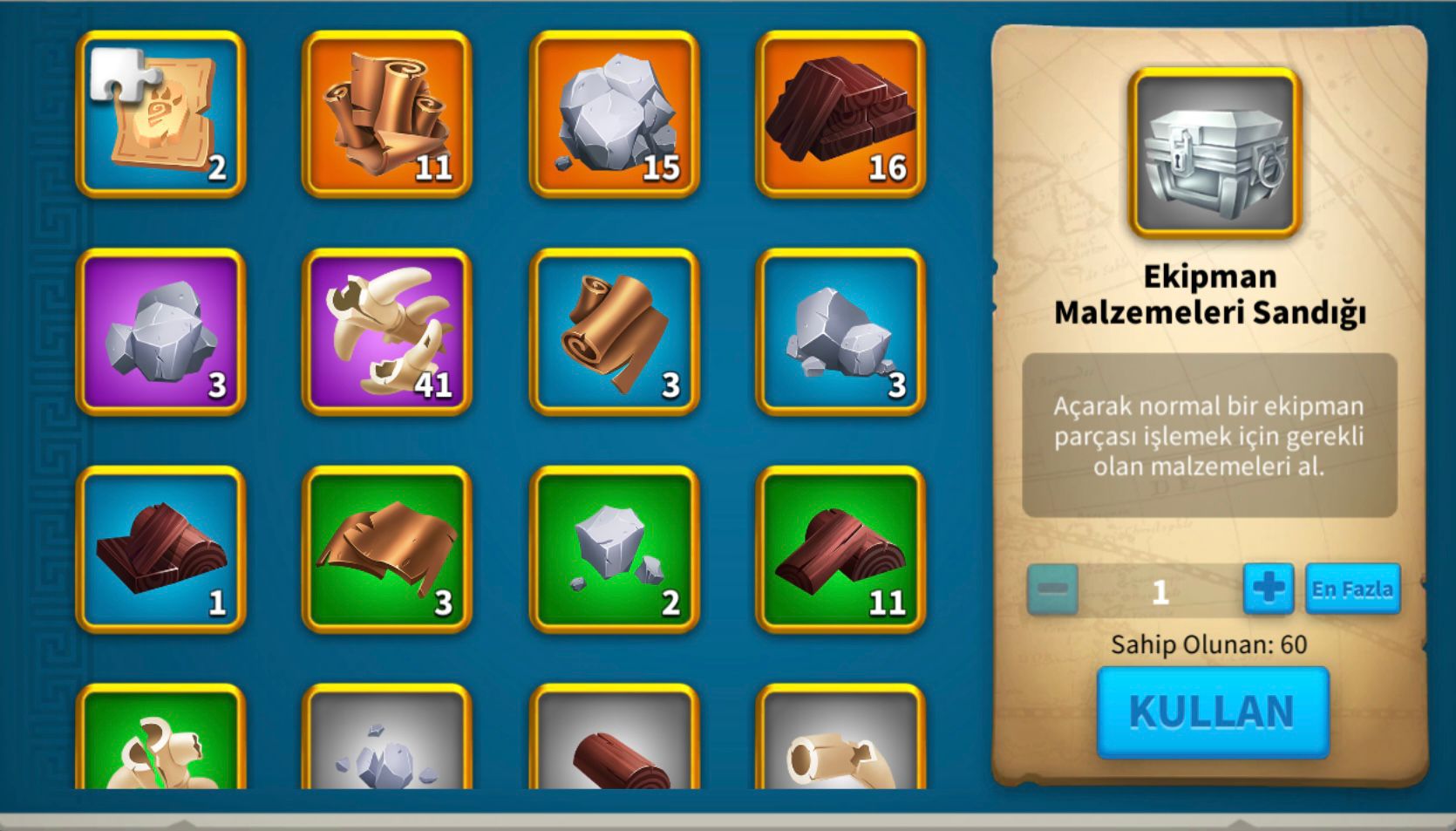Viewport: 1456px width, 831px height.
Task: Choose the gray wooden log slot
Action: tap(614, 741)
